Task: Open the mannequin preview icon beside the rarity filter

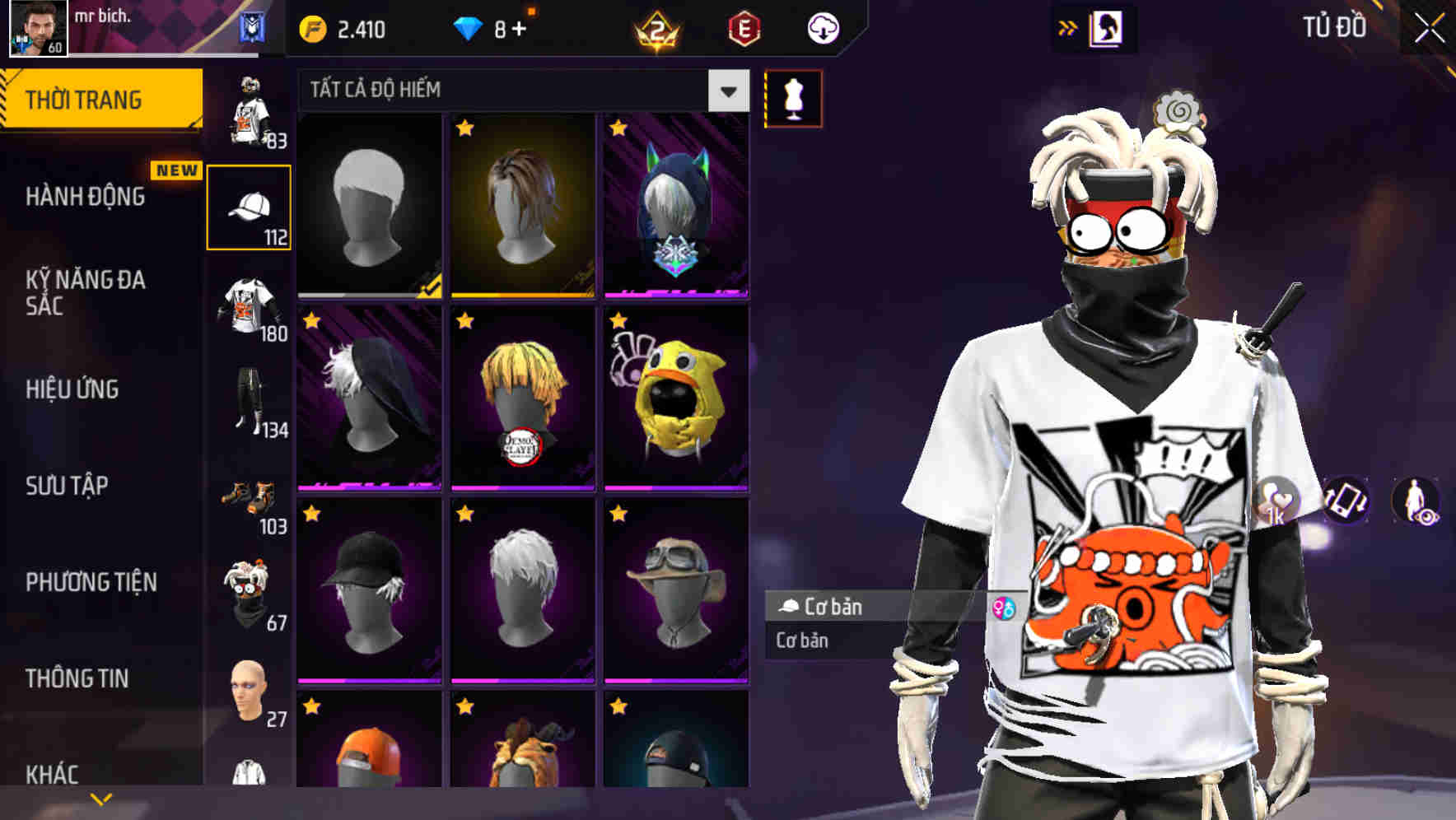Action: [792, 98]
